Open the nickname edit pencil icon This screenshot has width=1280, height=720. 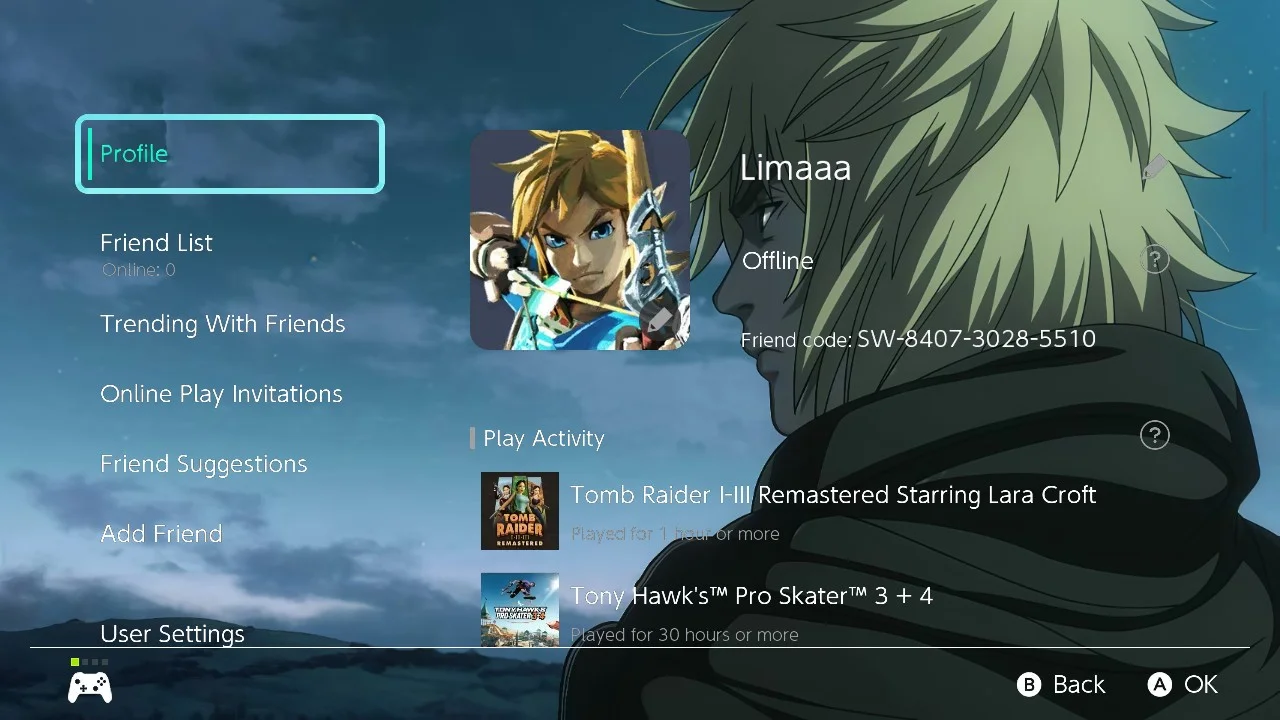pos(1154,168)
